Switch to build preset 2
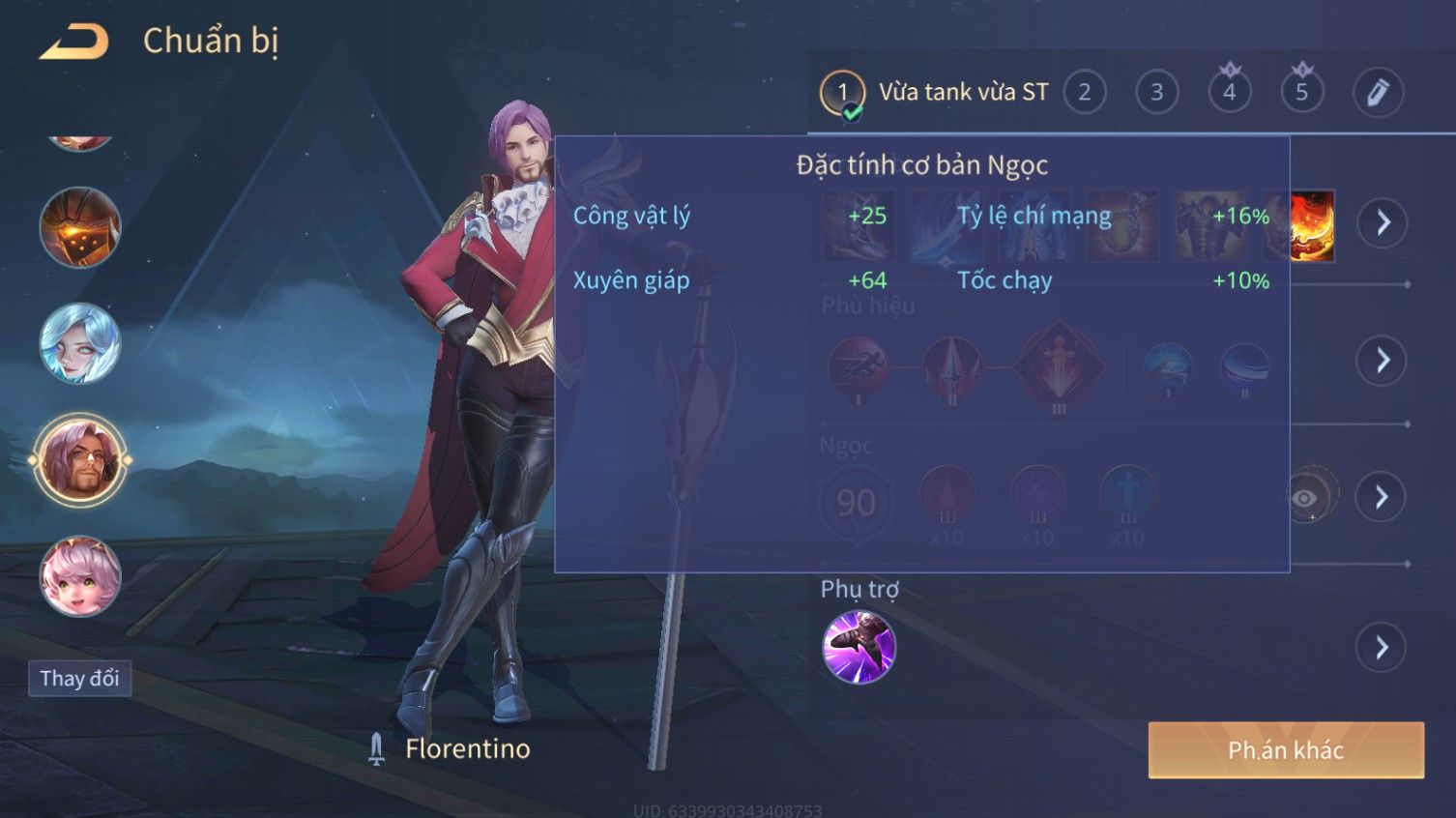This screenshot has height=818, width=1456. (x=1084, y=93)
